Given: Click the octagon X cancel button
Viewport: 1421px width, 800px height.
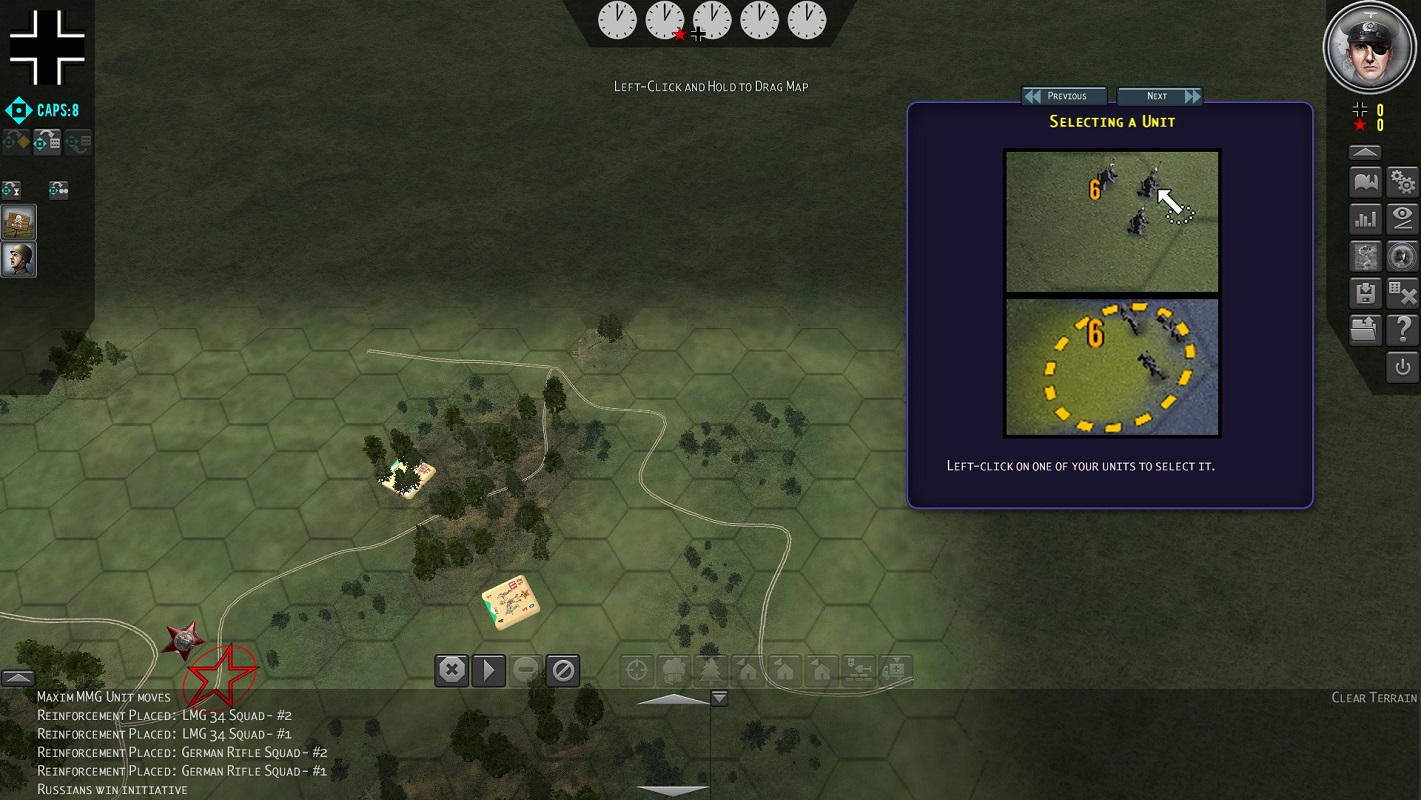Looking at the screenshot, I should click(x=452, y=670).
